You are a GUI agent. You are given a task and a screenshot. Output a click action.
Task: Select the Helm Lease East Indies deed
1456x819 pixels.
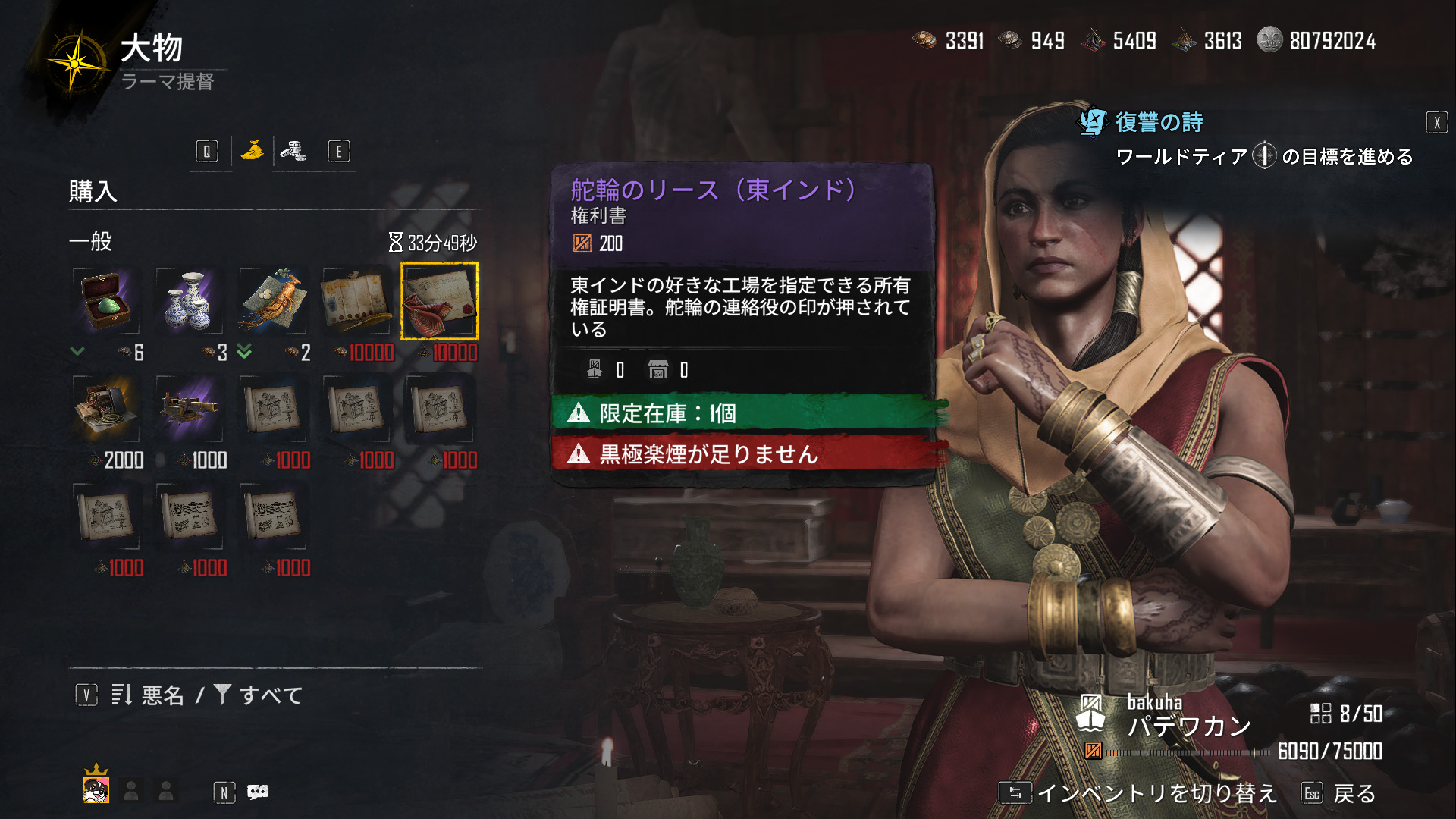click(x=440, y=302)
